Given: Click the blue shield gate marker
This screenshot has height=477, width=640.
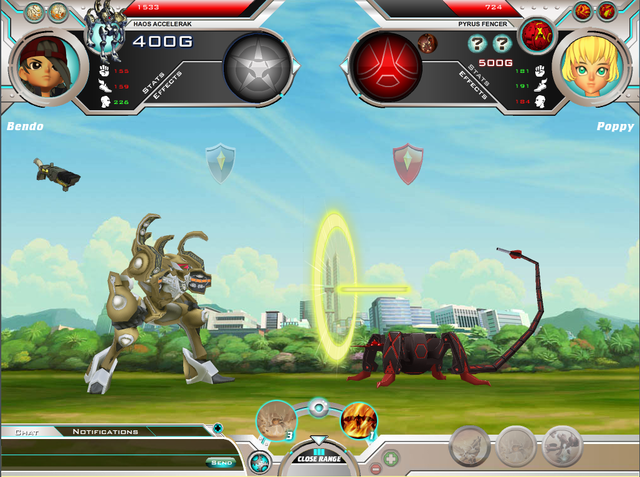Looking at the screenshot, I should click(x=219, y=161).
